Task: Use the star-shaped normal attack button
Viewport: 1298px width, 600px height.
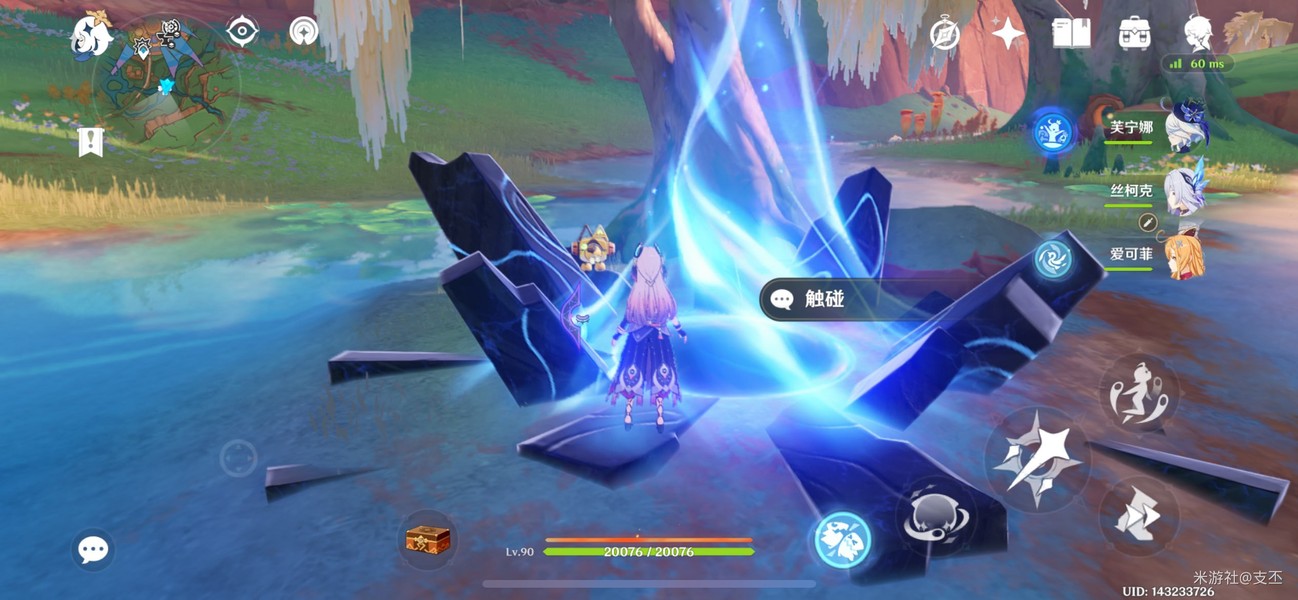Action: coord(1035,460)
